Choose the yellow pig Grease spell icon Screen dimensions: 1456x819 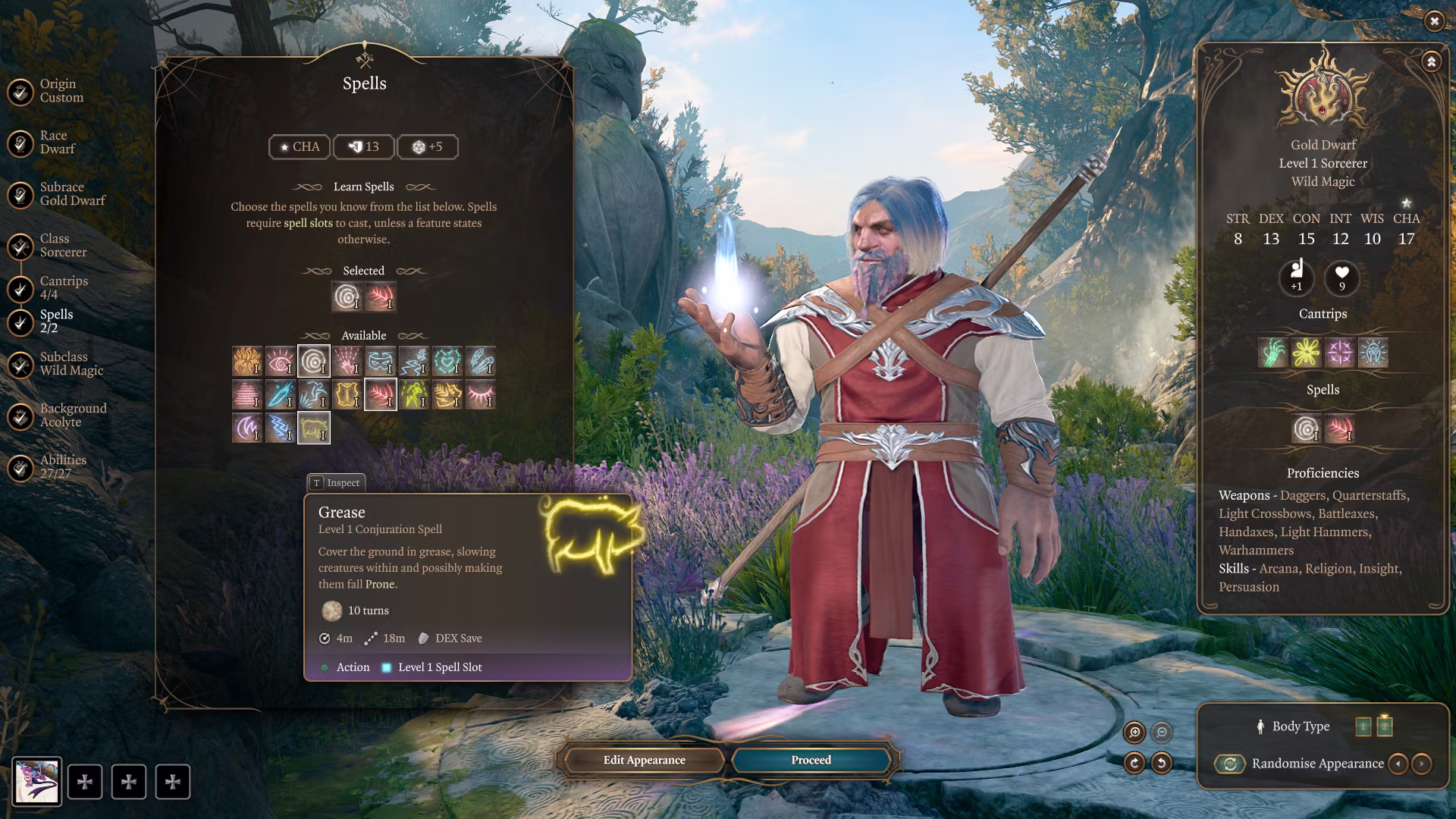point(313,428)
